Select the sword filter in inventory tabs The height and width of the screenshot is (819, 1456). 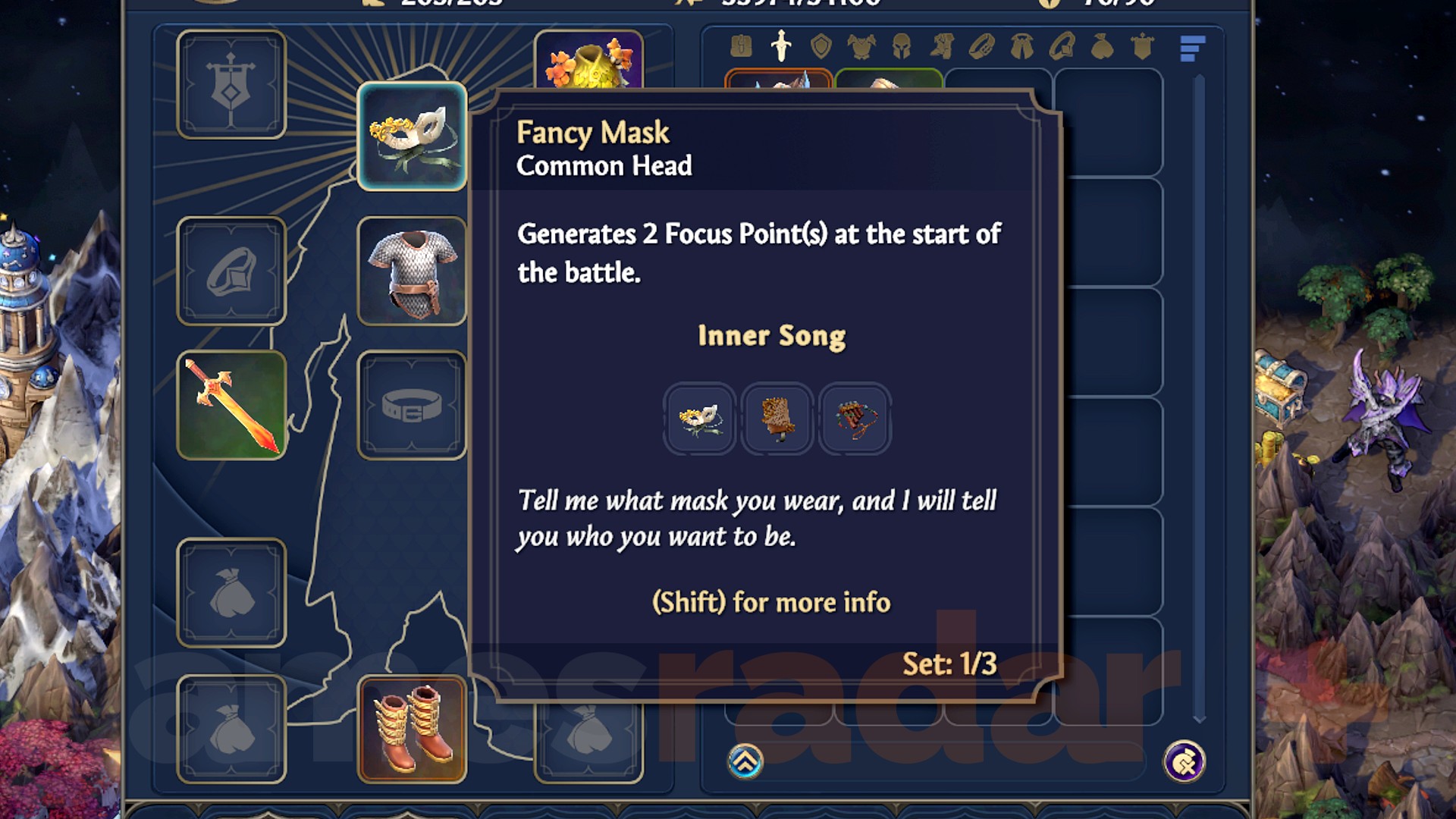pos(780,45)
